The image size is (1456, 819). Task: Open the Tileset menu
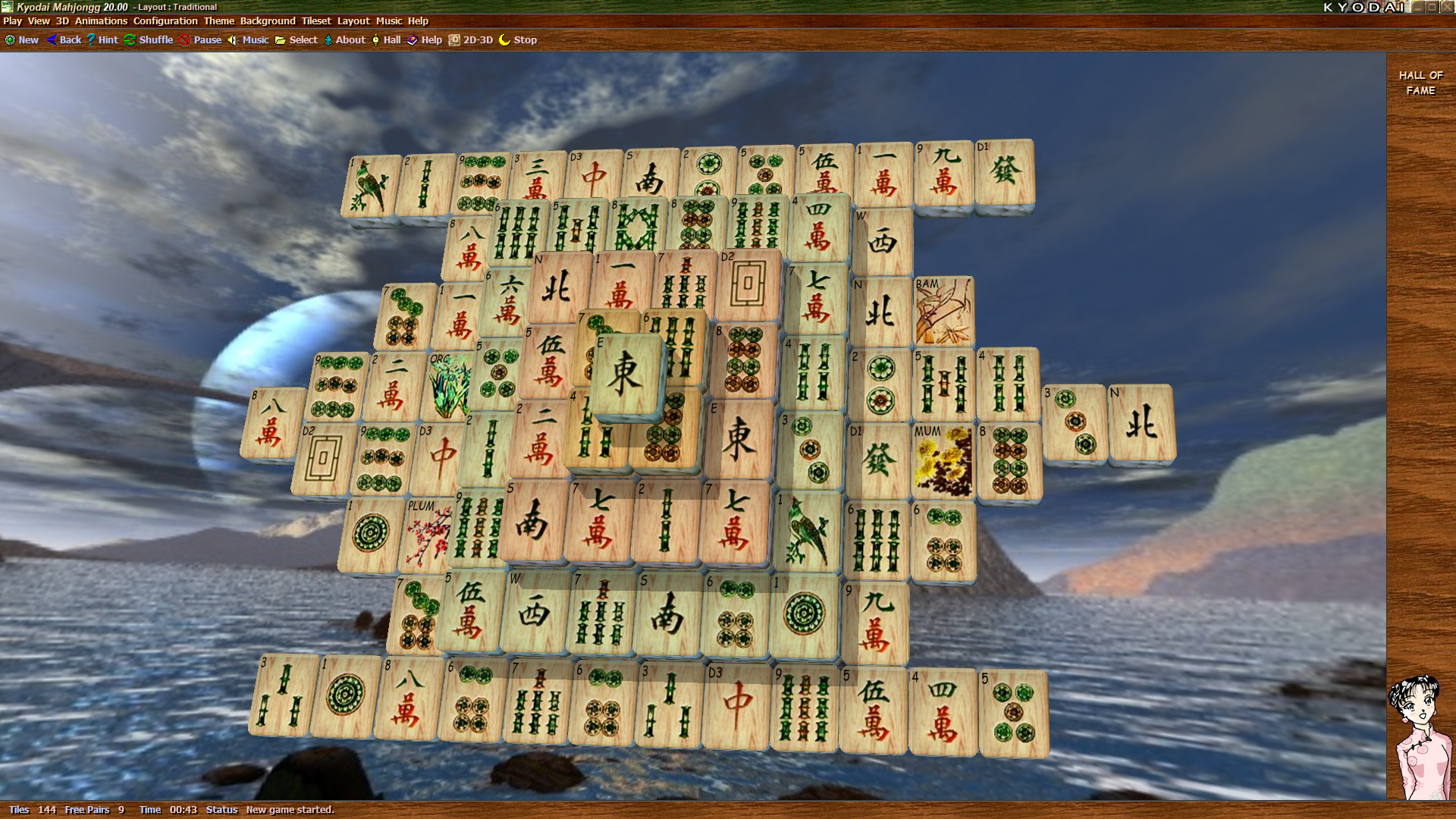(315, 21)
